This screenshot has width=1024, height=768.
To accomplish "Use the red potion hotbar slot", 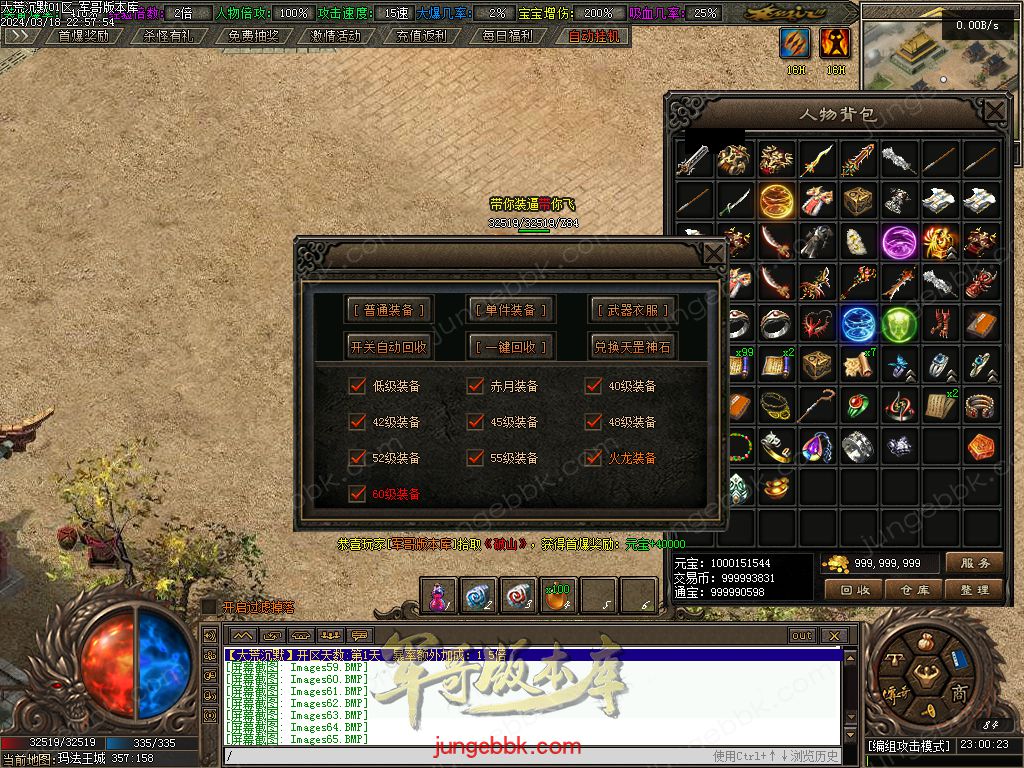I will coord(439,597).
